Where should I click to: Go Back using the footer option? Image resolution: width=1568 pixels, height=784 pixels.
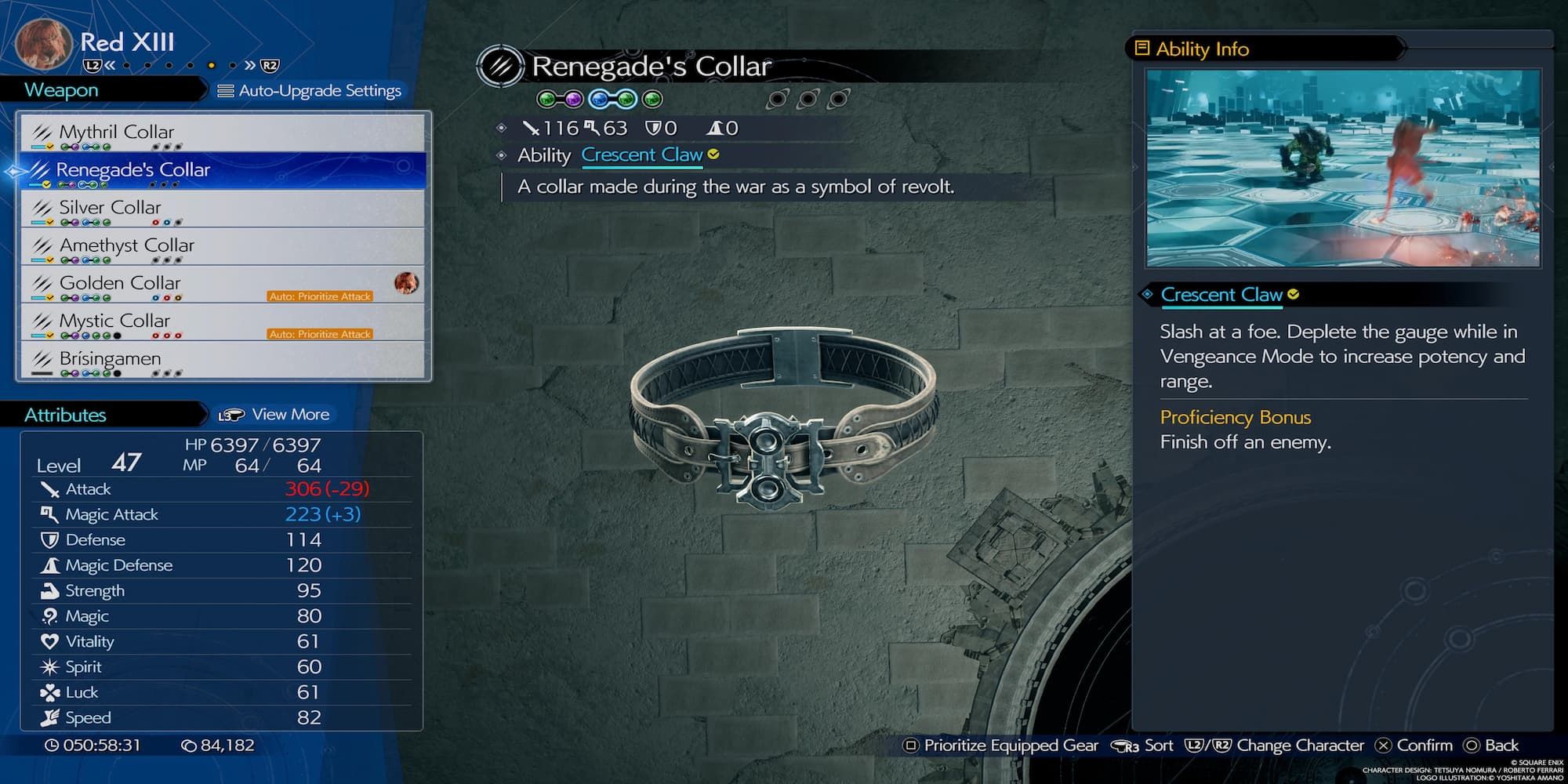point(1491,746)
